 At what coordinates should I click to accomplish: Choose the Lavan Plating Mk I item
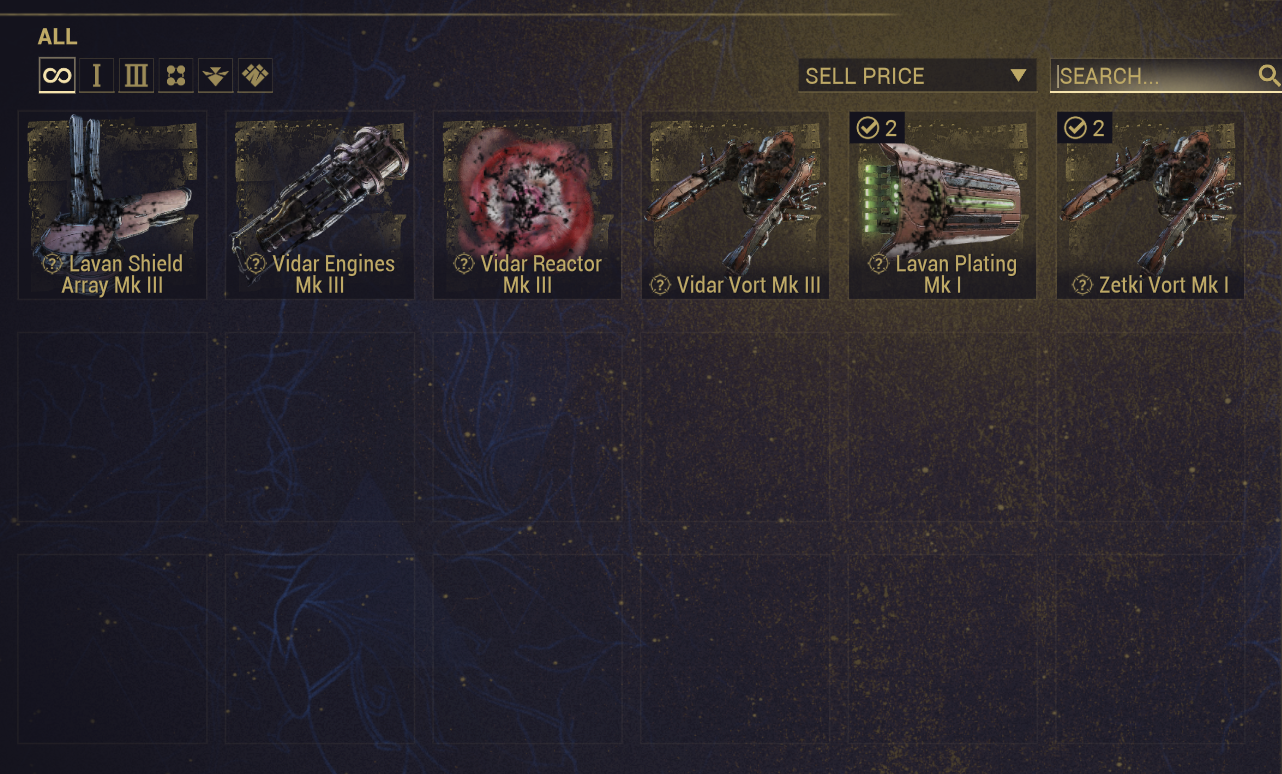pos(943,205)
